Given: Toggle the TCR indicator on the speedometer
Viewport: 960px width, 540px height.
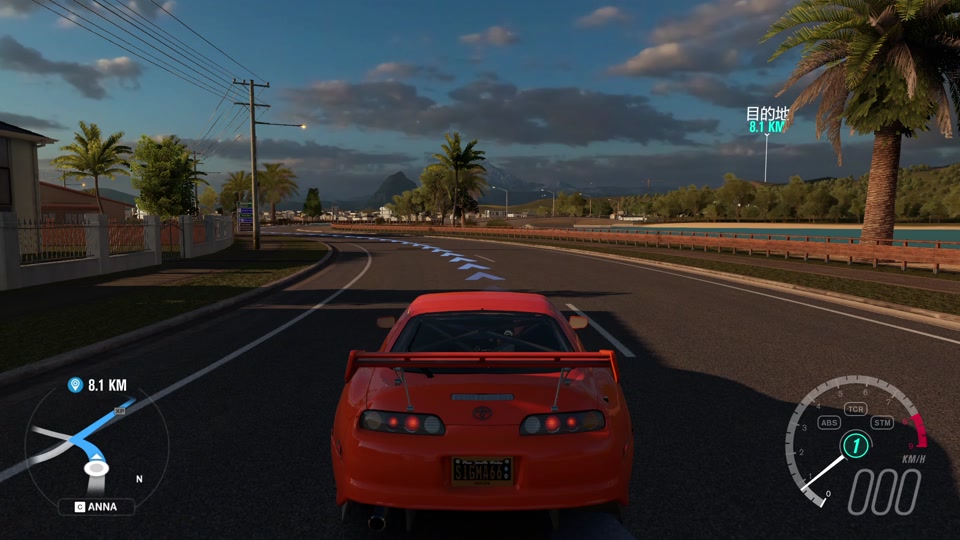Looking at the screenshot, I should point(855,409).
